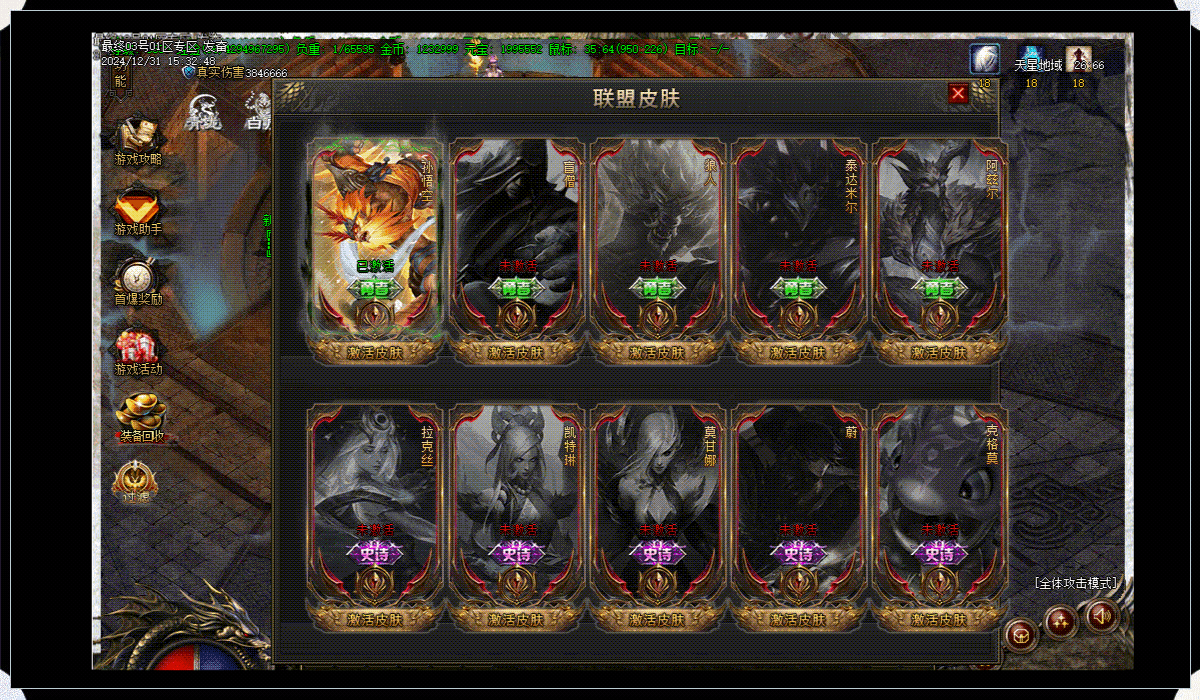Show the 首爆奖励 first-drop rewards
Screen dimensions: 1200x700
(x=138, y=280)
